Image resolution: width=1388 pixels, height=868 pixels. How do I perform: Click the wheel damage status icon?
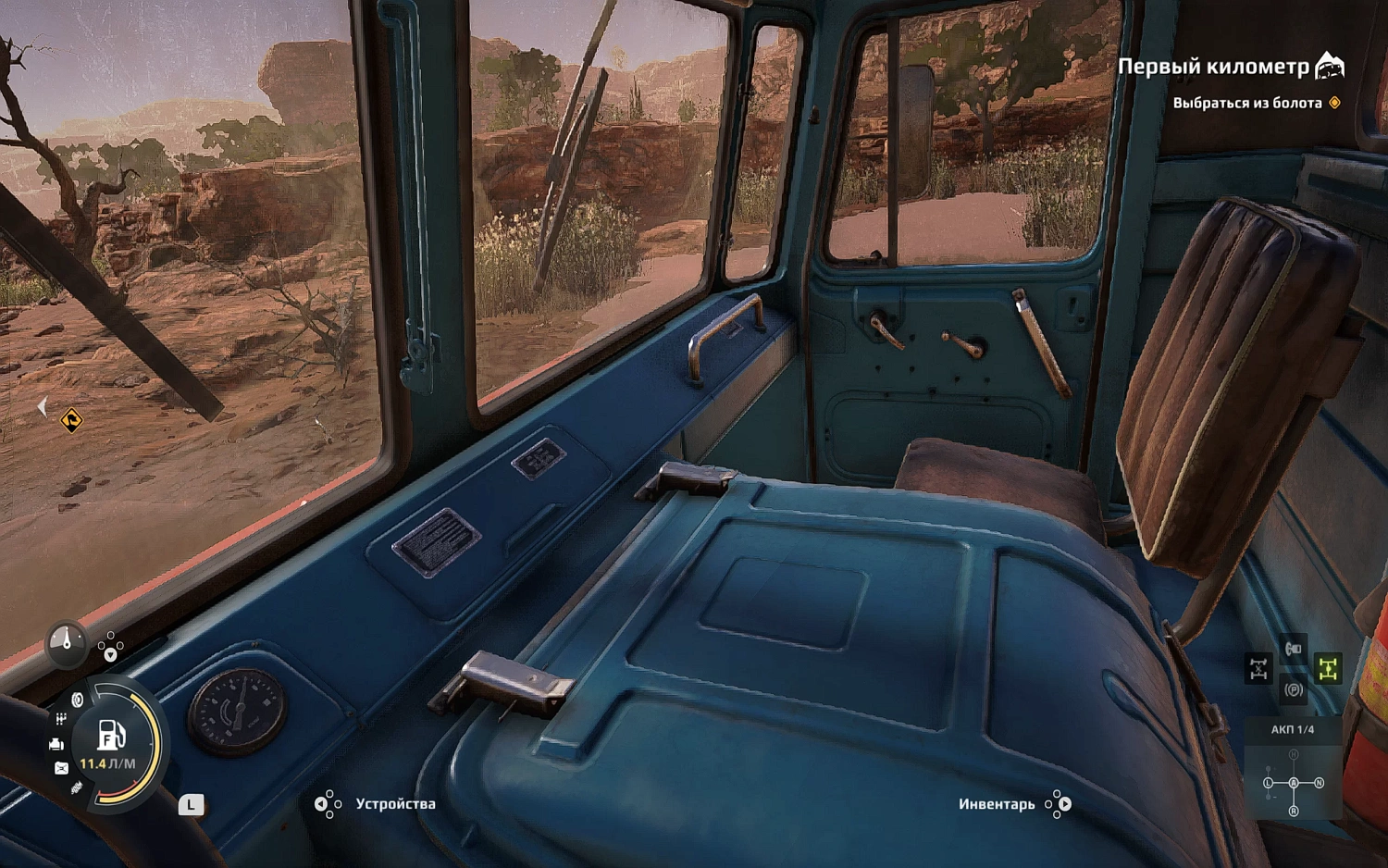(78, 701)
